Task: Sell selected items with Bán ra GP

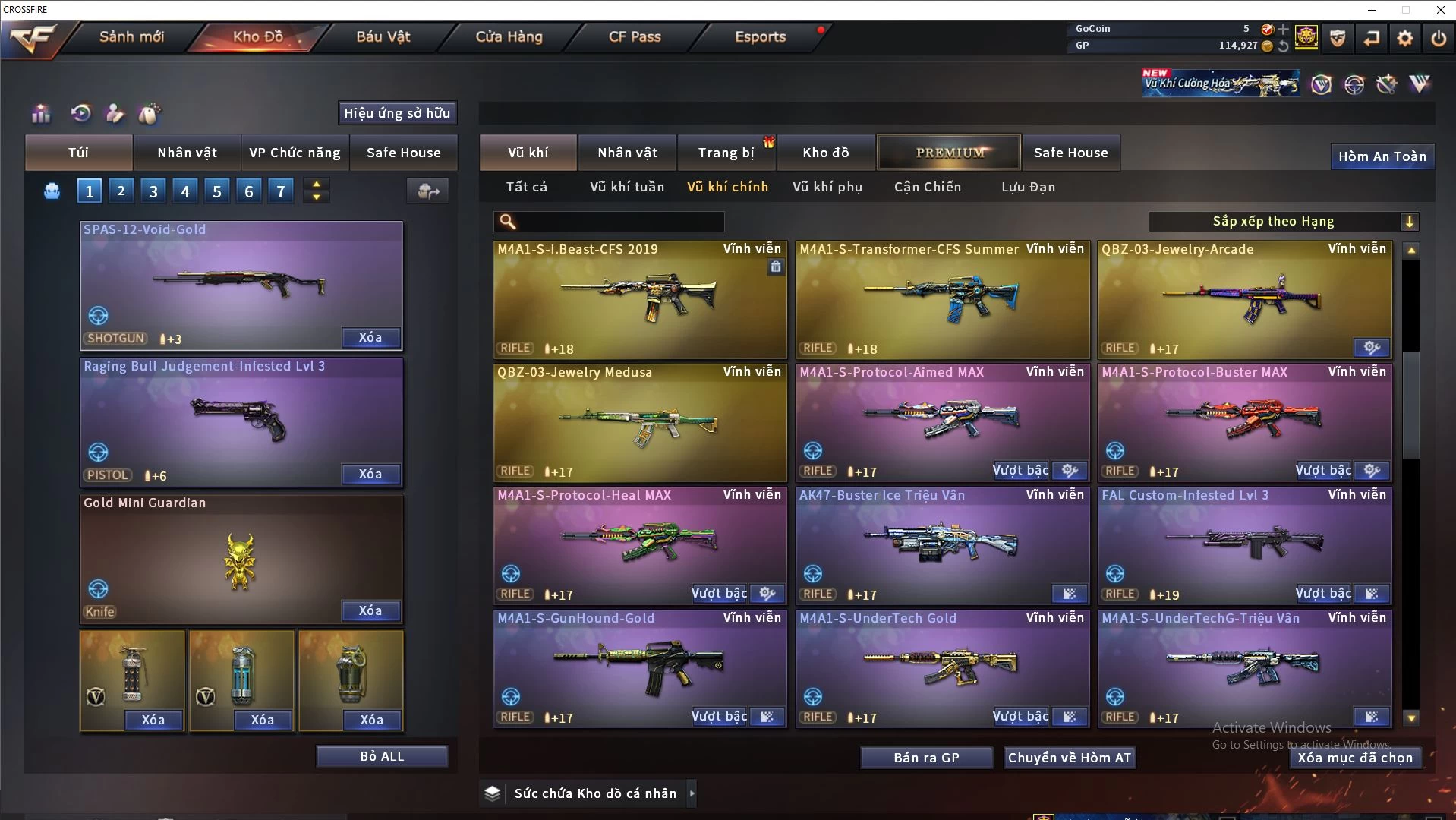Action: 926,758
